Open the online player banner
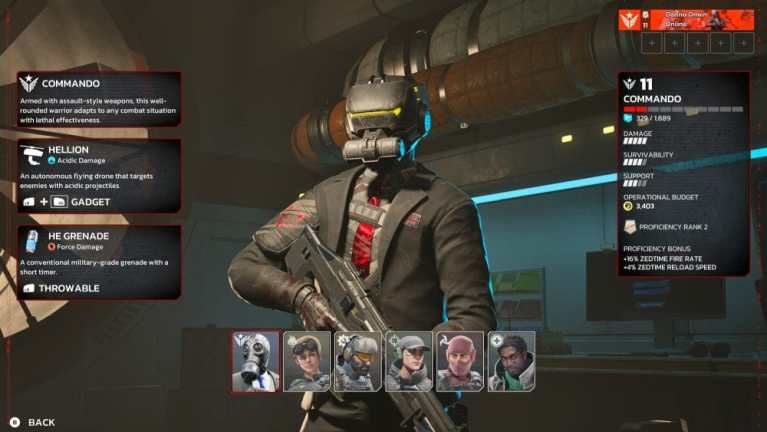The image size is (767, 432). tap(685, 20)
